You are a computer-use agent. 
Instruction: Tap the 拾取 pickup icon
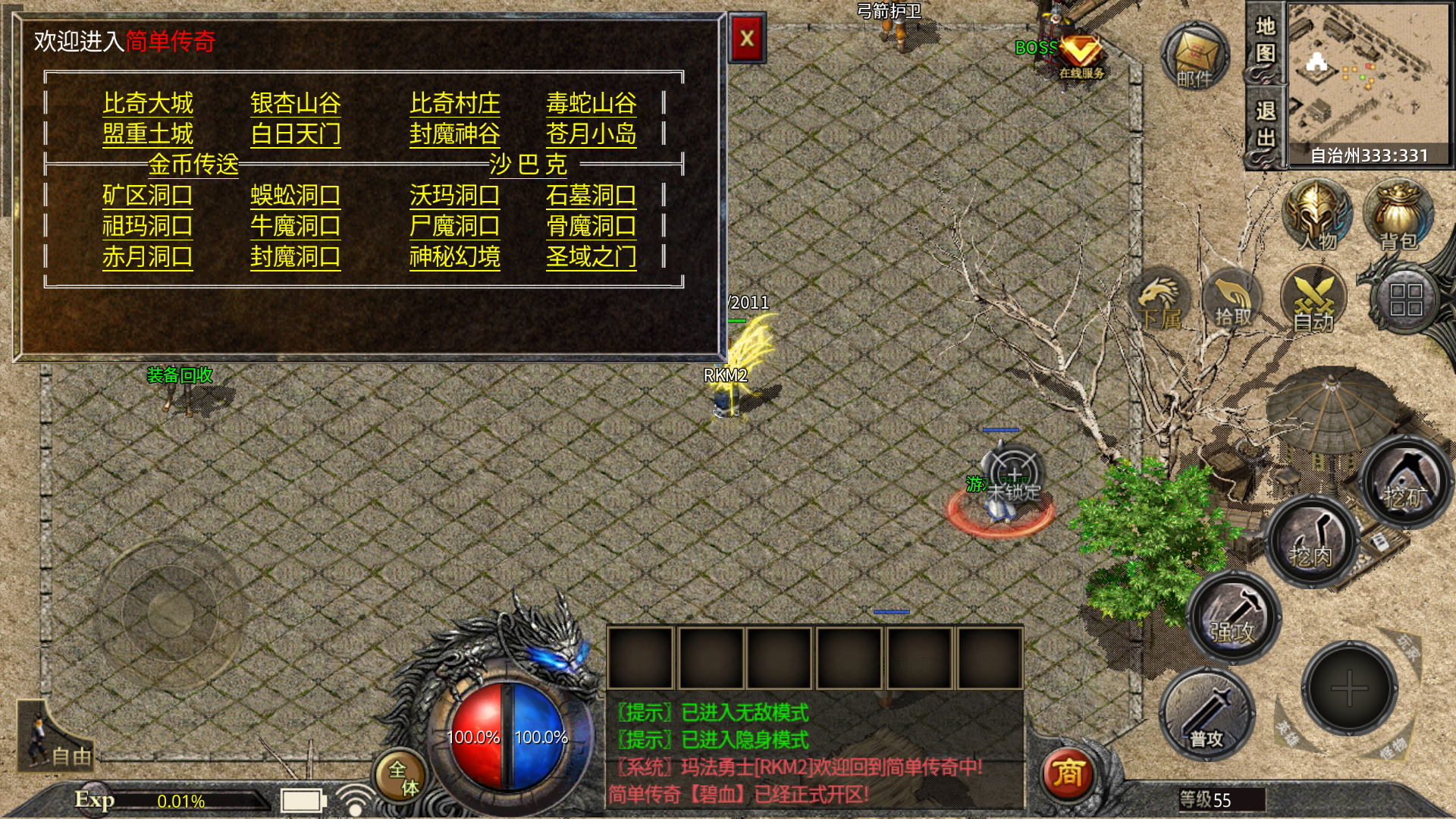(1233, 301)
